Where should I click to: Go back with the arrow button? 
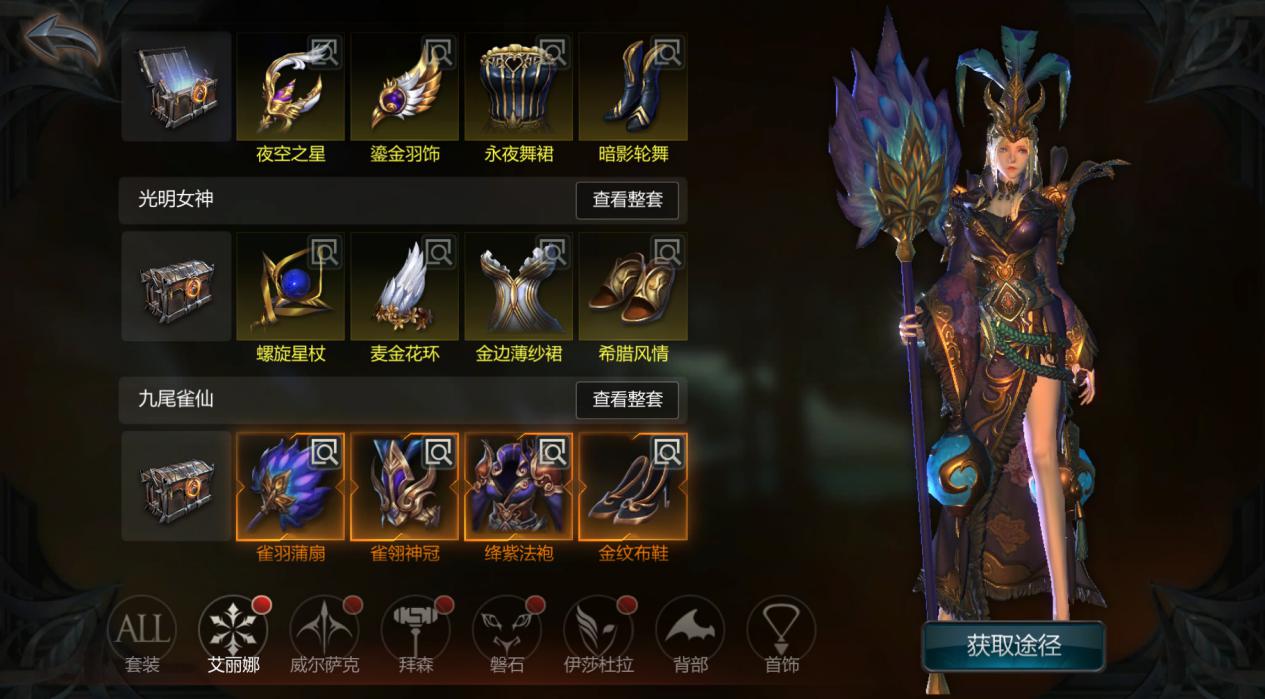(x=63, y=41)
